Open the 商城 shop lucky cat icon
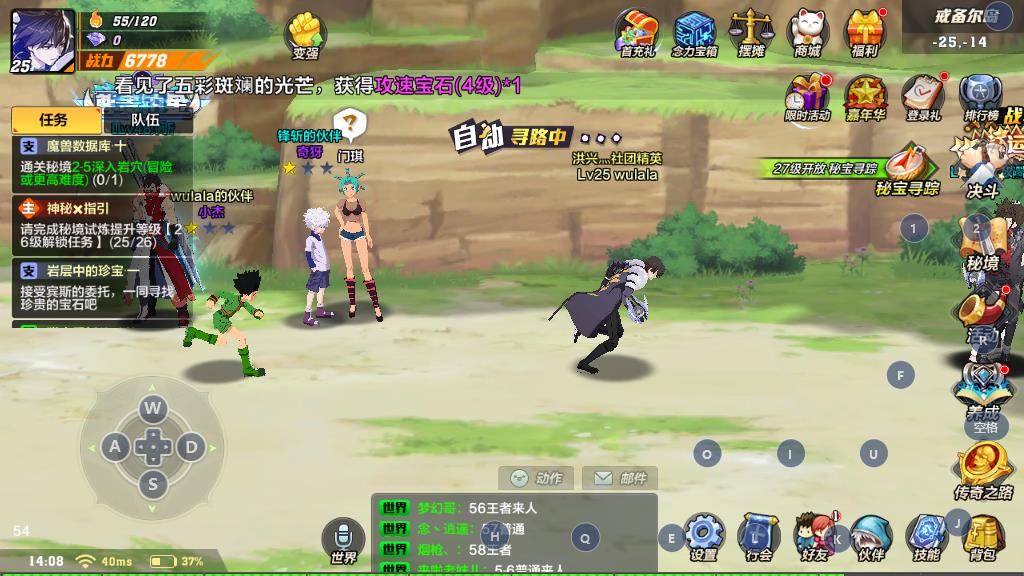Viewport: 1024px width, 576px height. click(808, 32)
